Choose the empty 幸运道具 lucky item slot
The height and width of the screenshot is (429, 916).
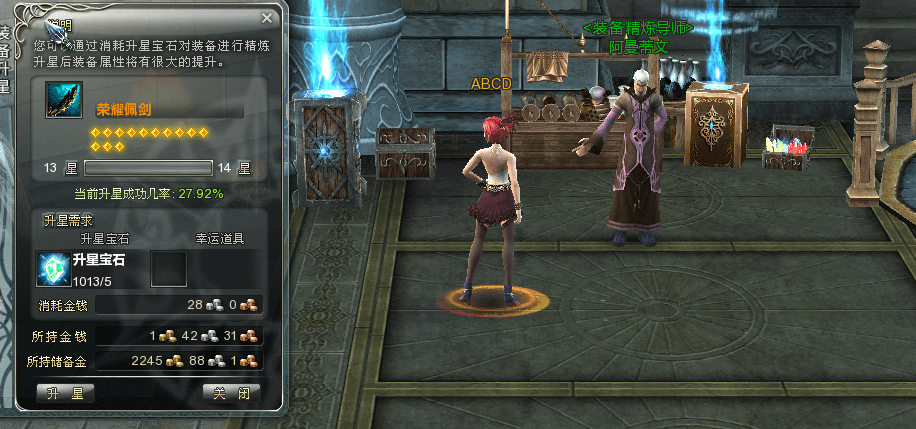click(168, 269)
